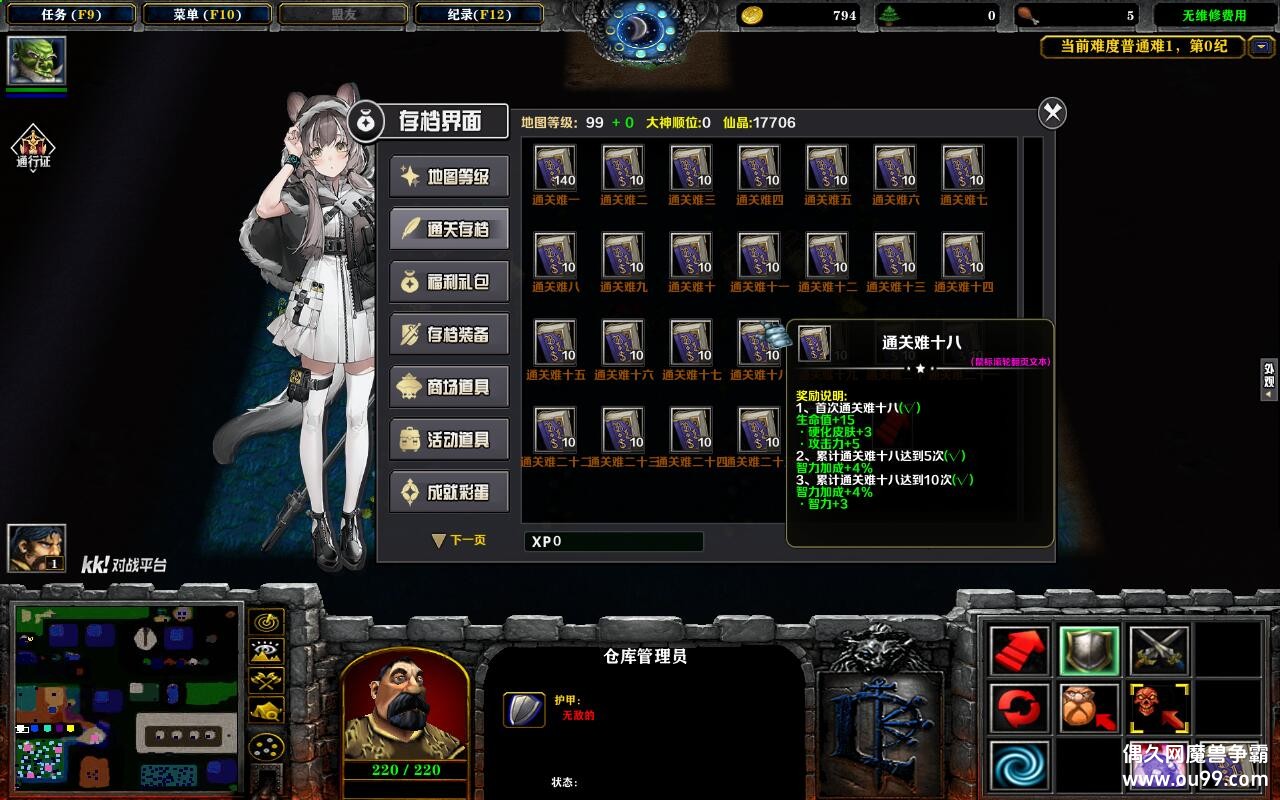View the 成就彩蛋 achievements section
The height and width of the screenshot is (800, 1280).
pyautogui.click(x=449, y=492)
